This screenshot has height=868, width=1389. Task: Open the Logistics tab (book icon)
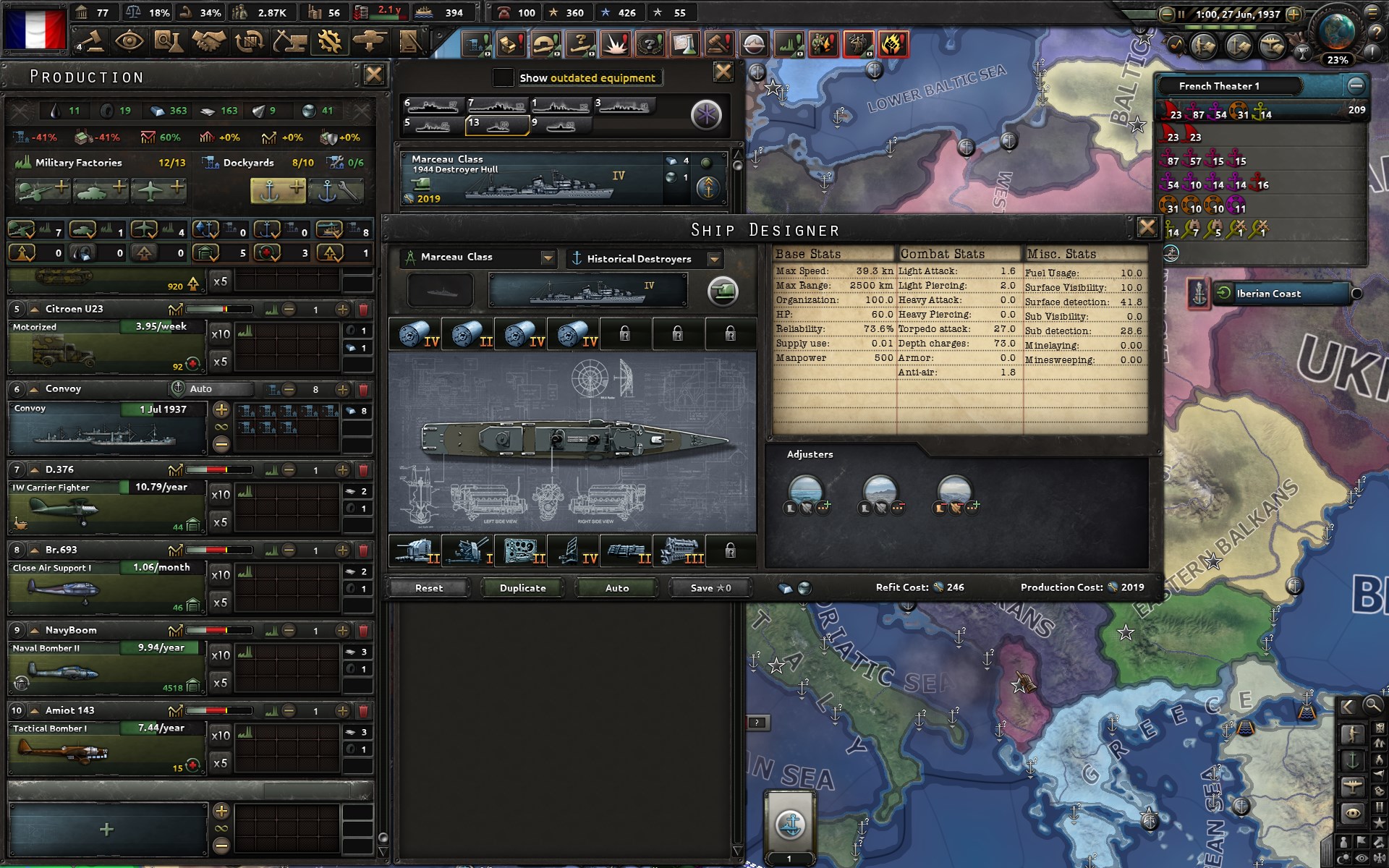coord(409,42)
